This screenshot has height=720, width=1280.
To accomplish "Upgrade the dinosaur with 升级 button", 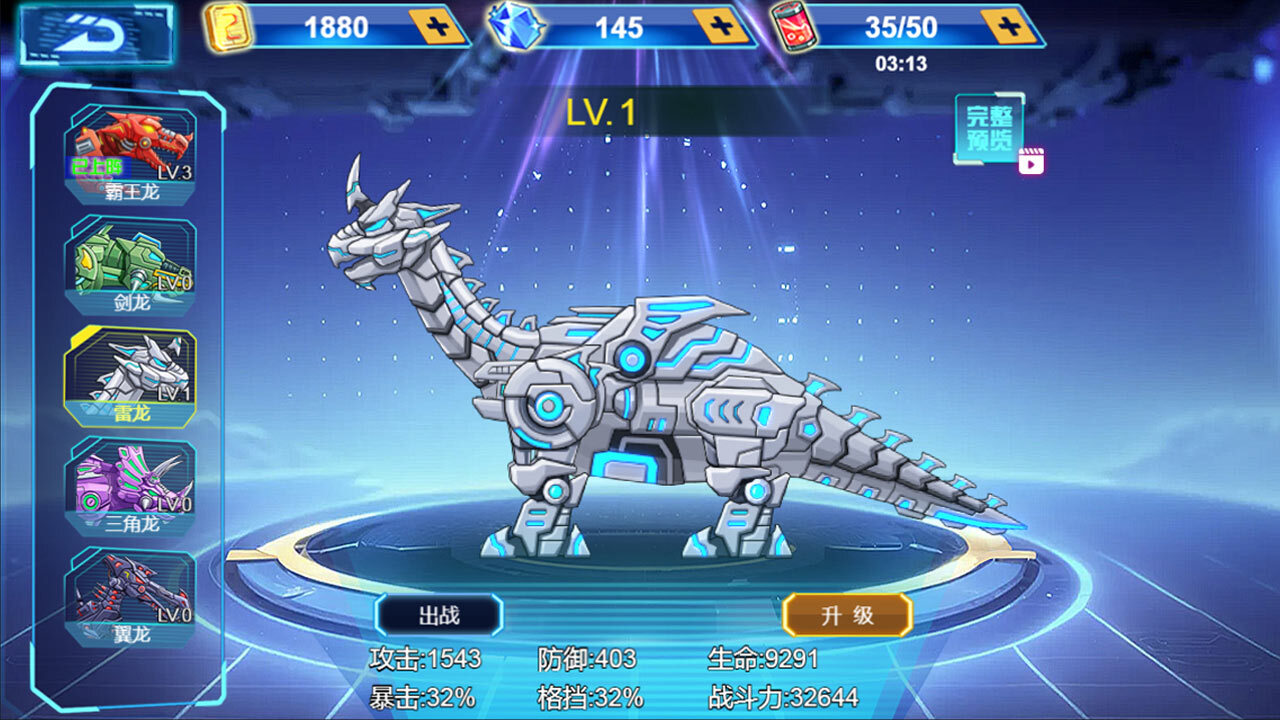I will coord(847,615).
